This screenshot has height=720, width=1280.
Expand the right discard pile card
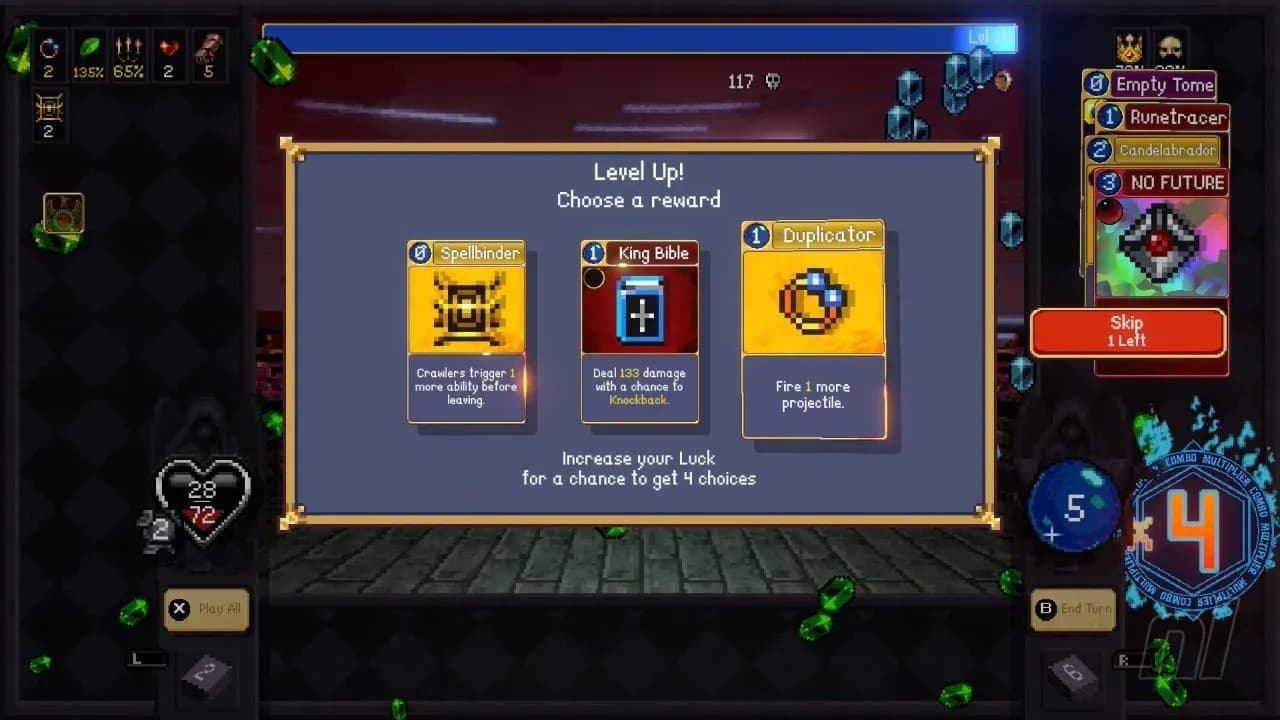coord(1073,678)
